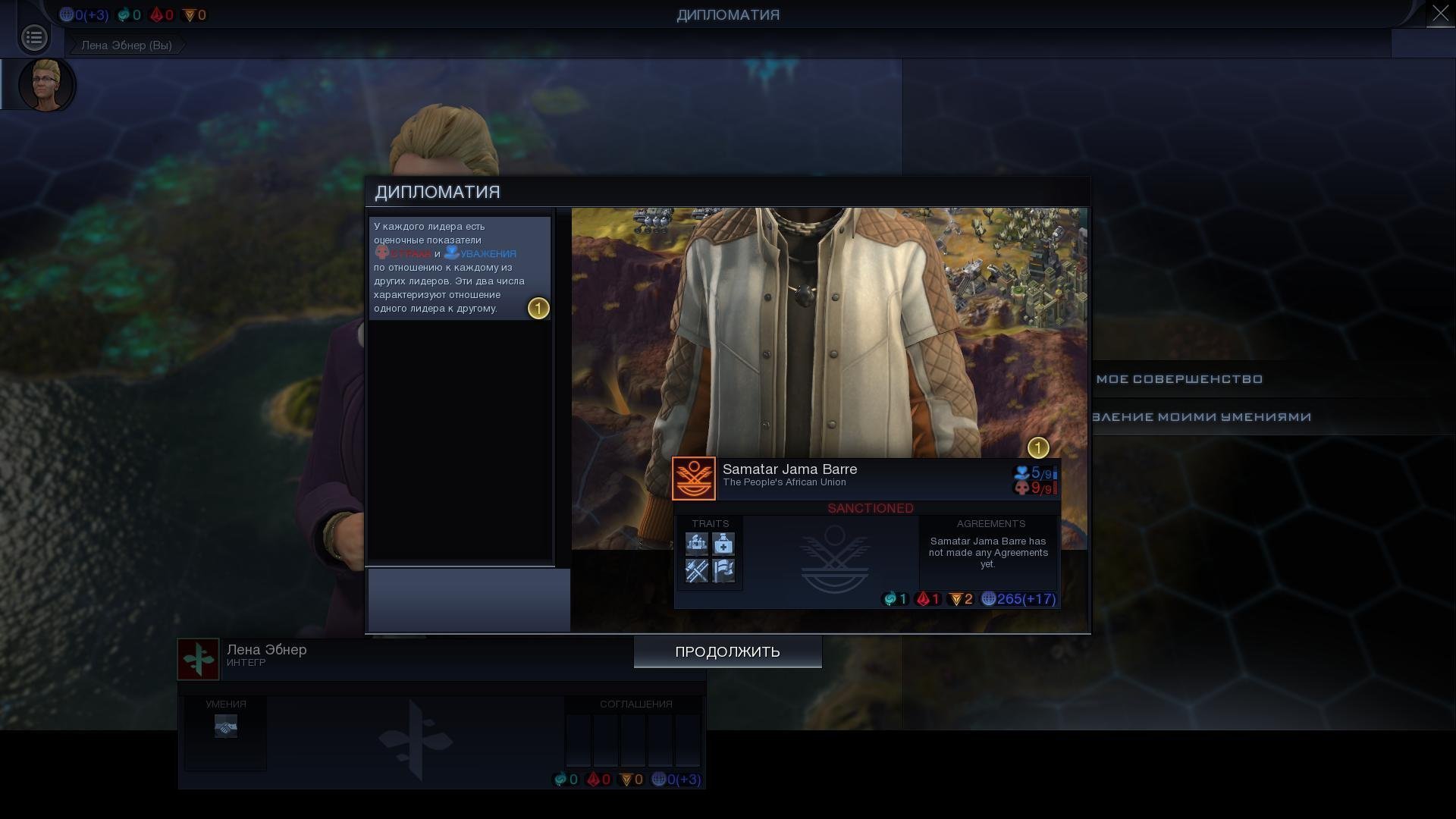1456x819 pixels.
Task: Click Лена Эбнер's green faction emblem
Action: [199, 659]
